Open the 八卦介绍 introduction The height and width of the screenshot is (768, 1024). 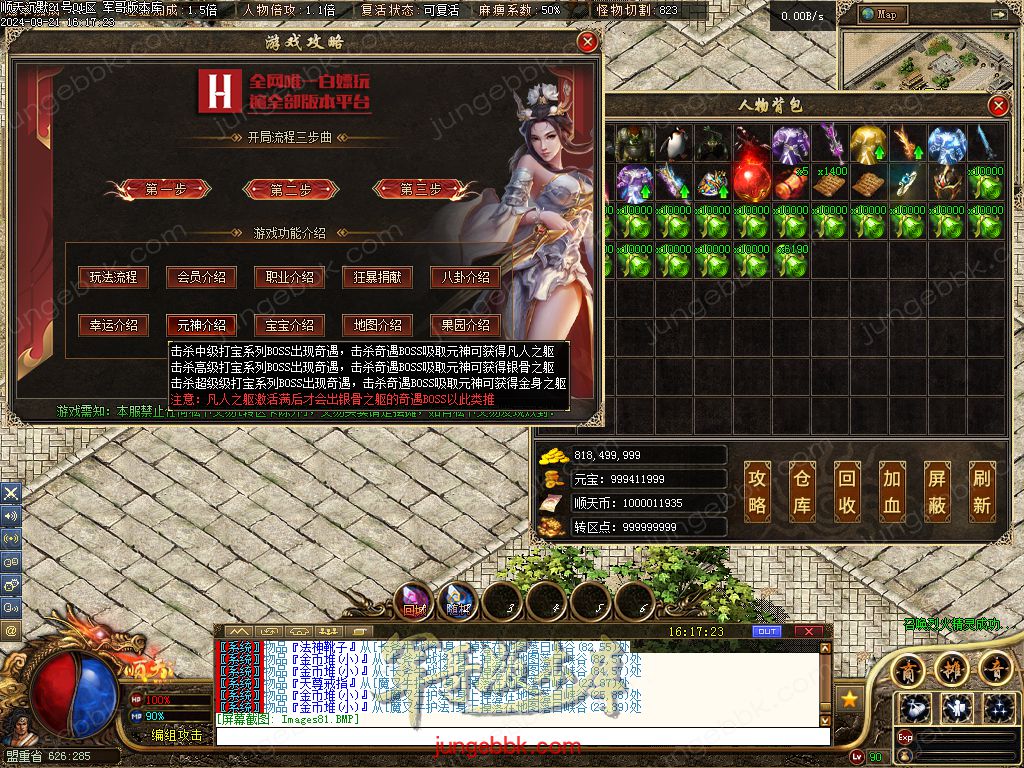[x=465, y=277]
